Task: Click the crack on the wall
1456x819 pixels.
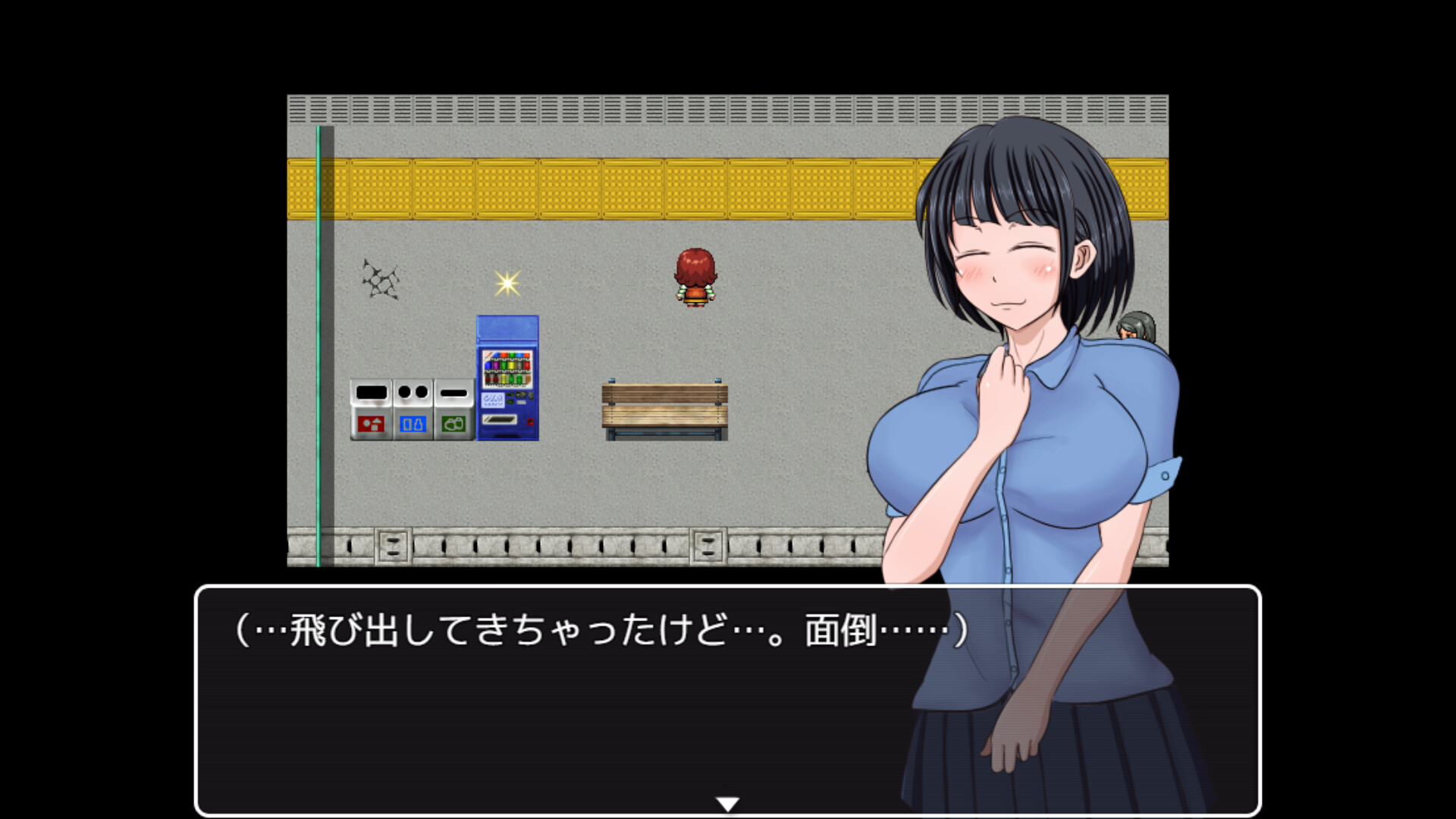Action: pyautogui.click(x=381, y=279)
